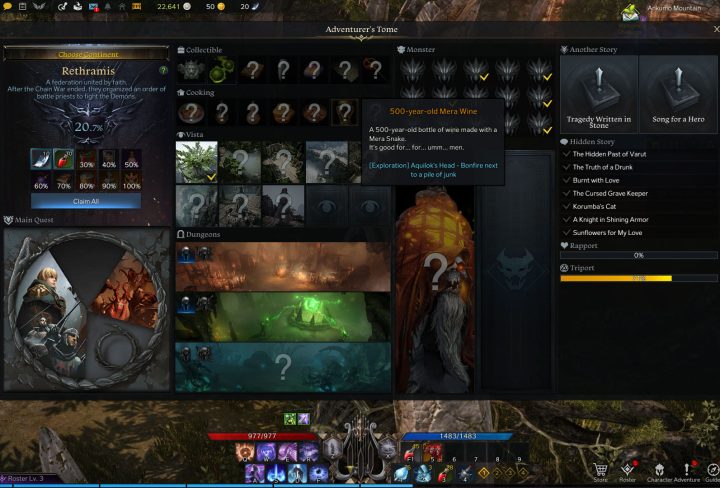
Task: Open Korumba's Cat hidden story
Action: point(599,206)
